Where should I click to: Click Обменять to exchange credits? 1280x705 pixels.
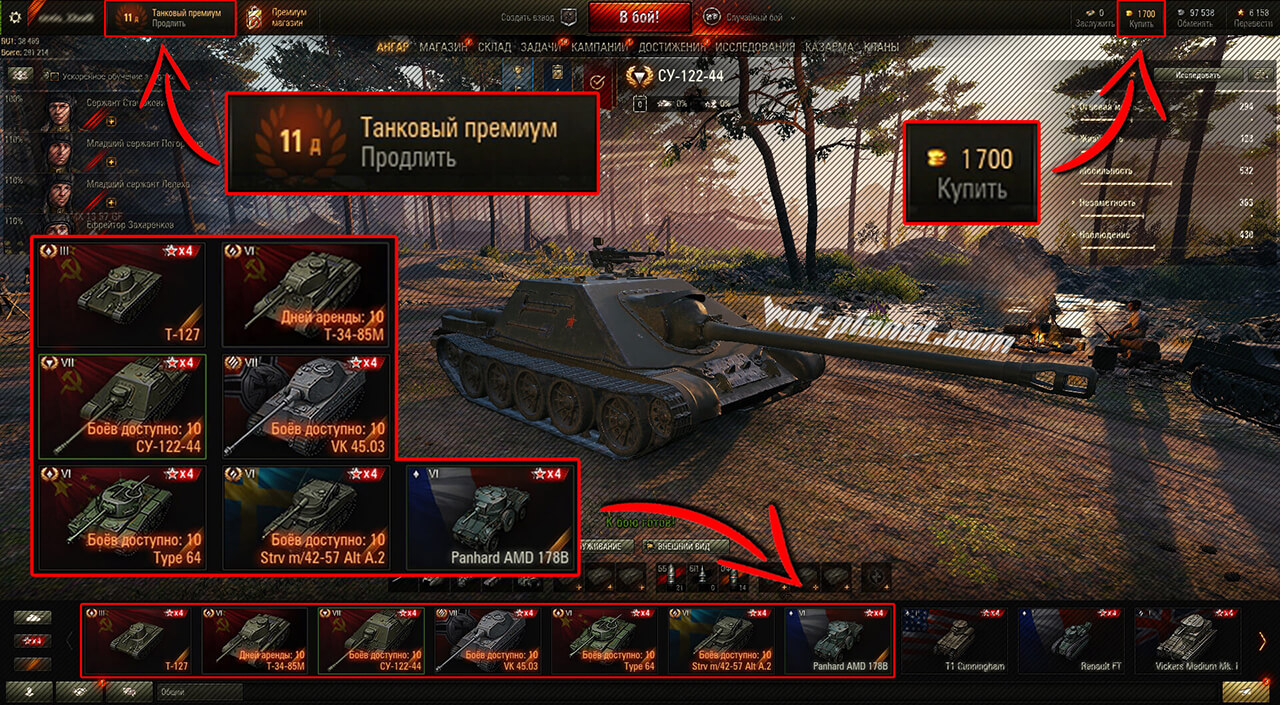pos(1195,18)
